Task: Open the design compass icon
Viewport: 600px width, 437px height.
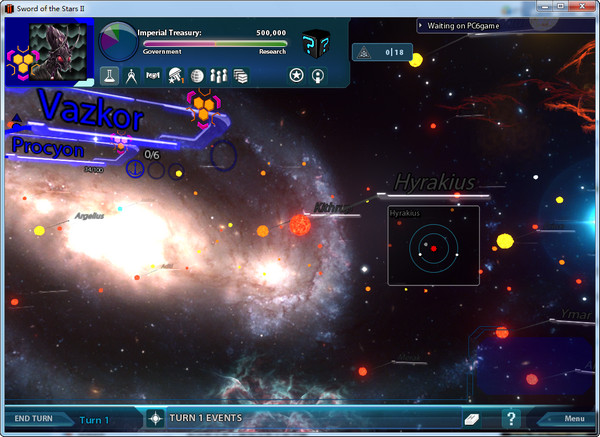Action: point(131,75)
